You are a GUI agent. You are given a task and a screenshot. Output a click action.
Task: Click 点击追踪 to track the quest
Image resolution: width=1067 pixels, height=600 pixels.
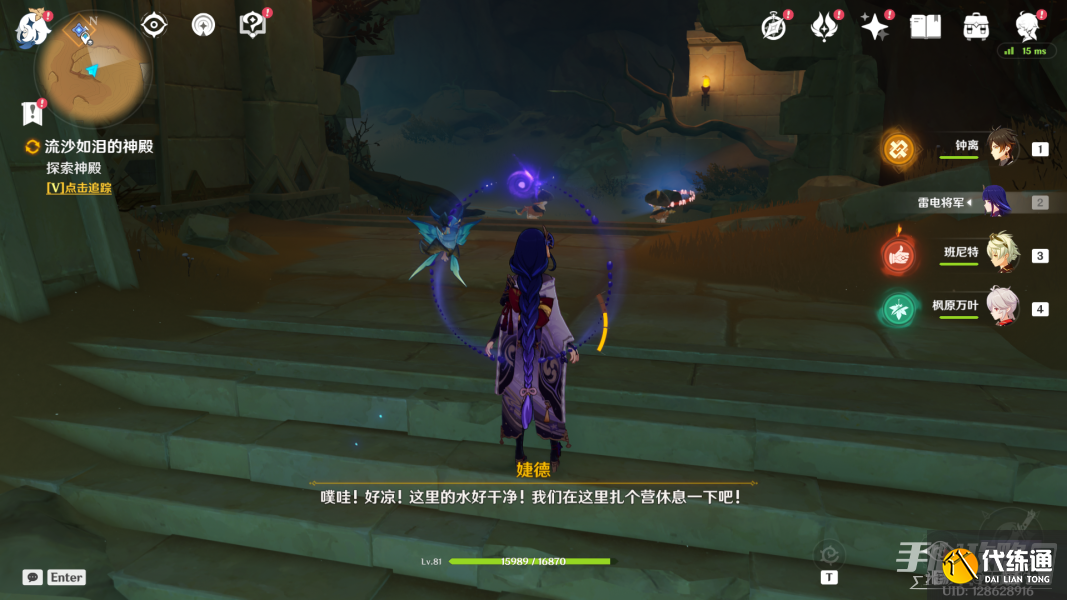coord(79,188)
